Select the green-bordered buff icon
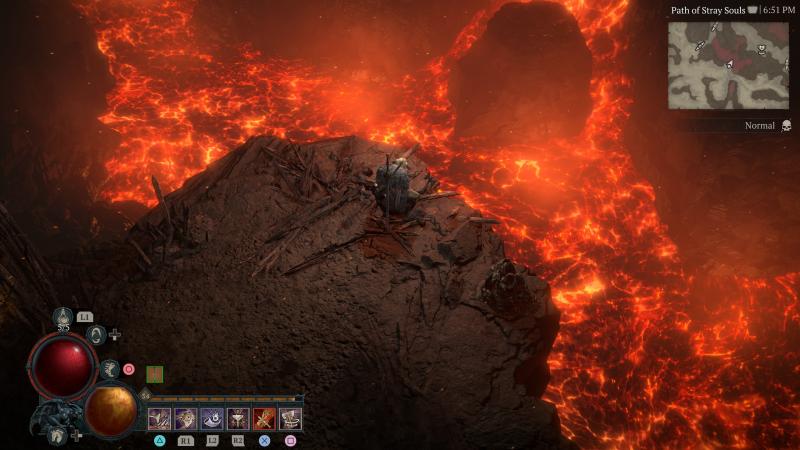The width and height of the screenshot is (800, 450). pos(155,374)
